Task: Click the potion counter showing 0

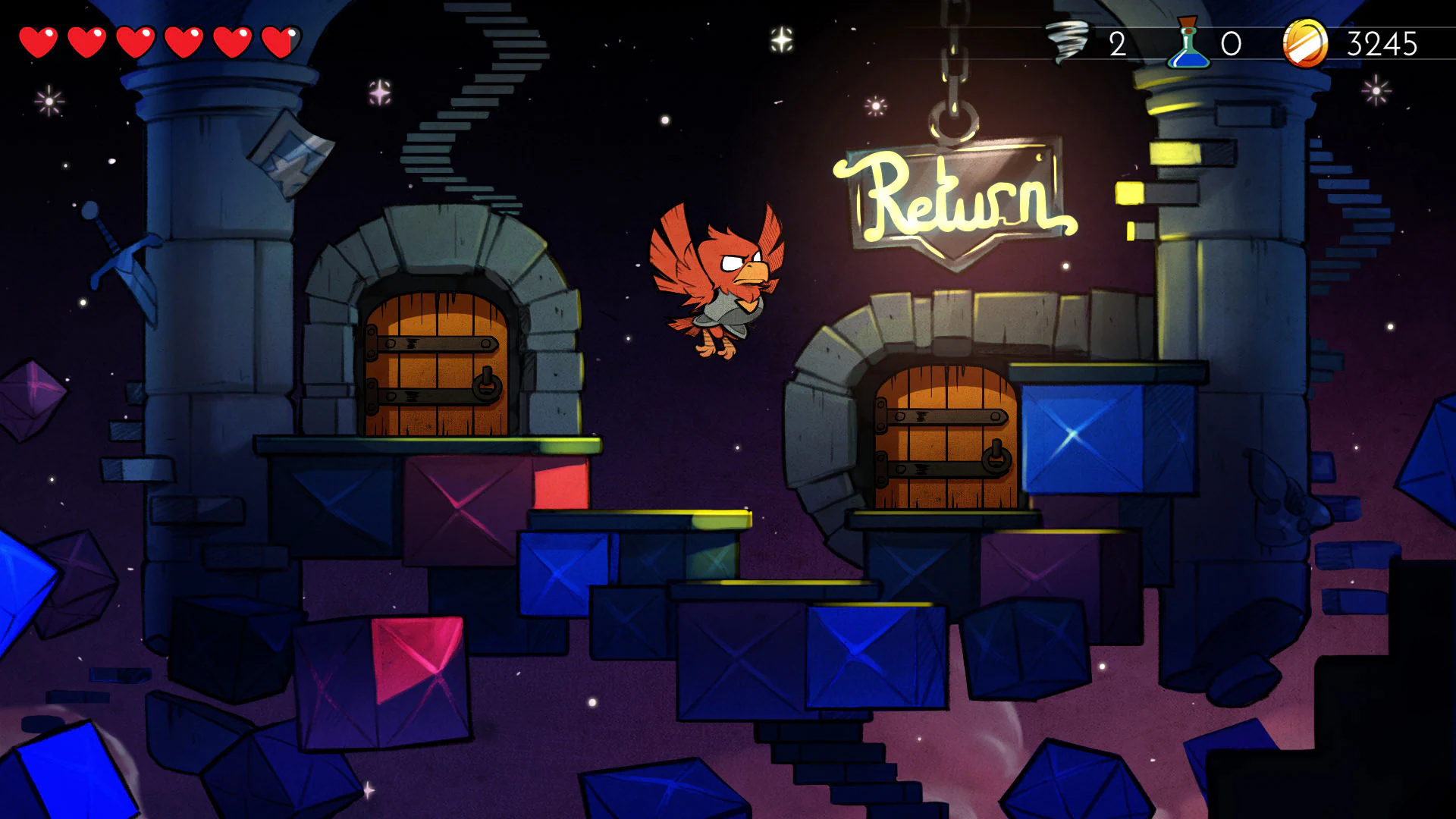Action: [1231, 43]
